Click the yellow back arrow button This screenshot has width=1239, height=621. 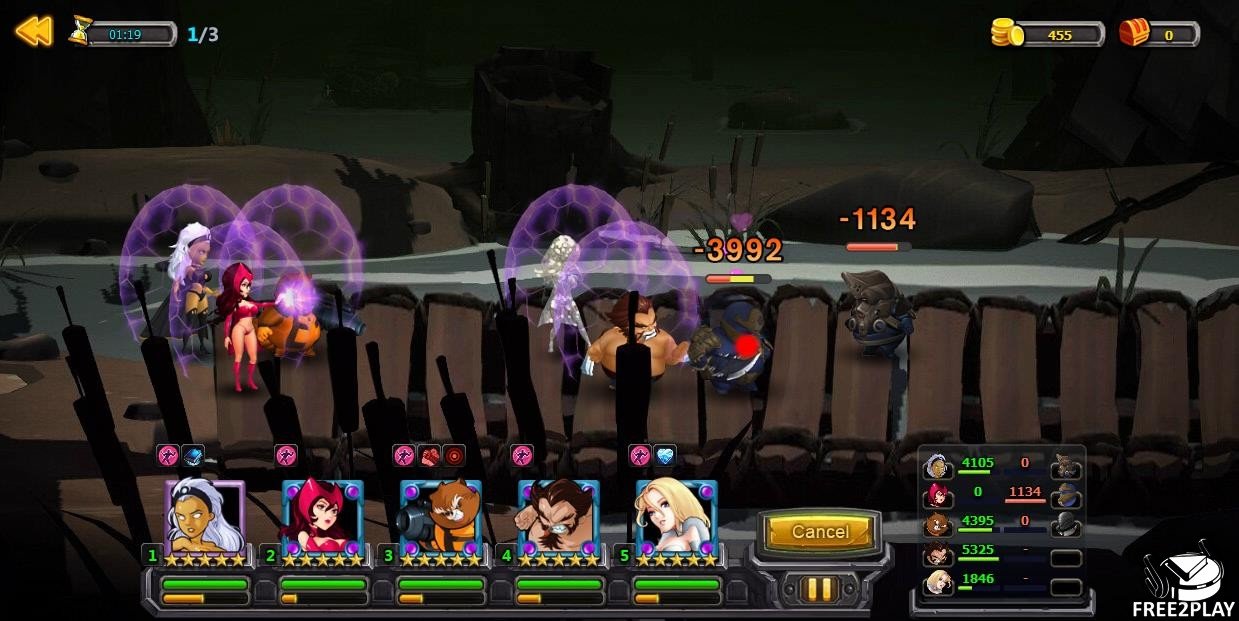33,32
